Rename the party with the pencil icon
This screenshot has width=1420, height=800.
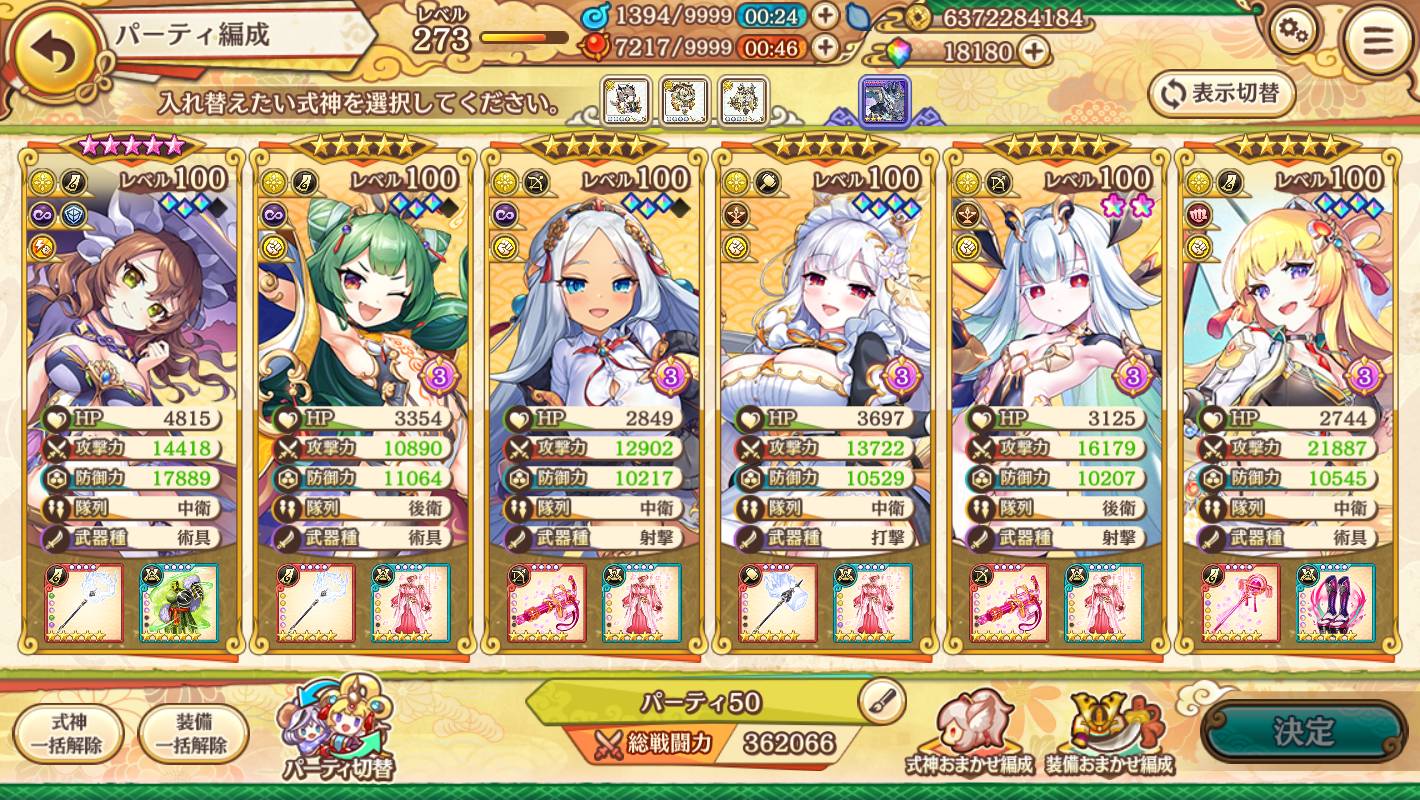[881, 701]
